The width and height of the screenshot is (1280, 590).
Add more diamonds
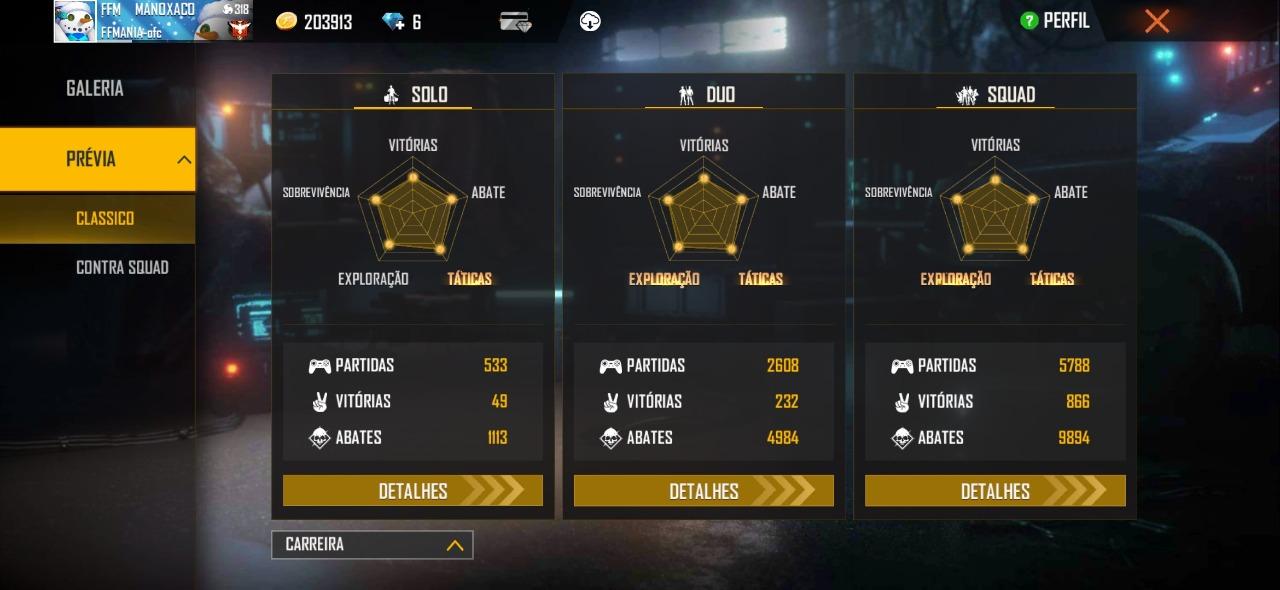tap(393, 22)
